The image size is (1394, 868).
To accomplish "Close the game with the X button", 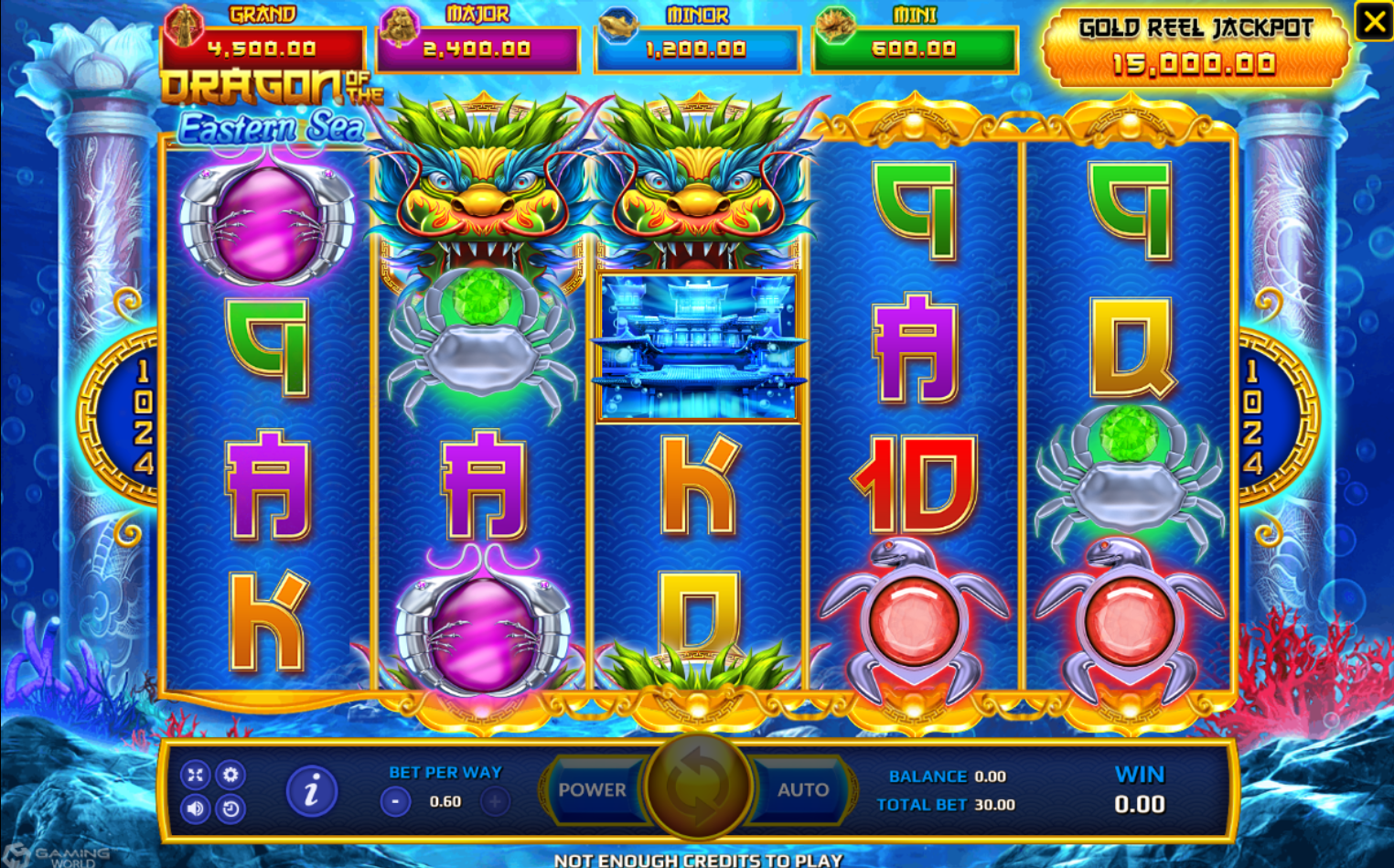I will coord(1374,21).
